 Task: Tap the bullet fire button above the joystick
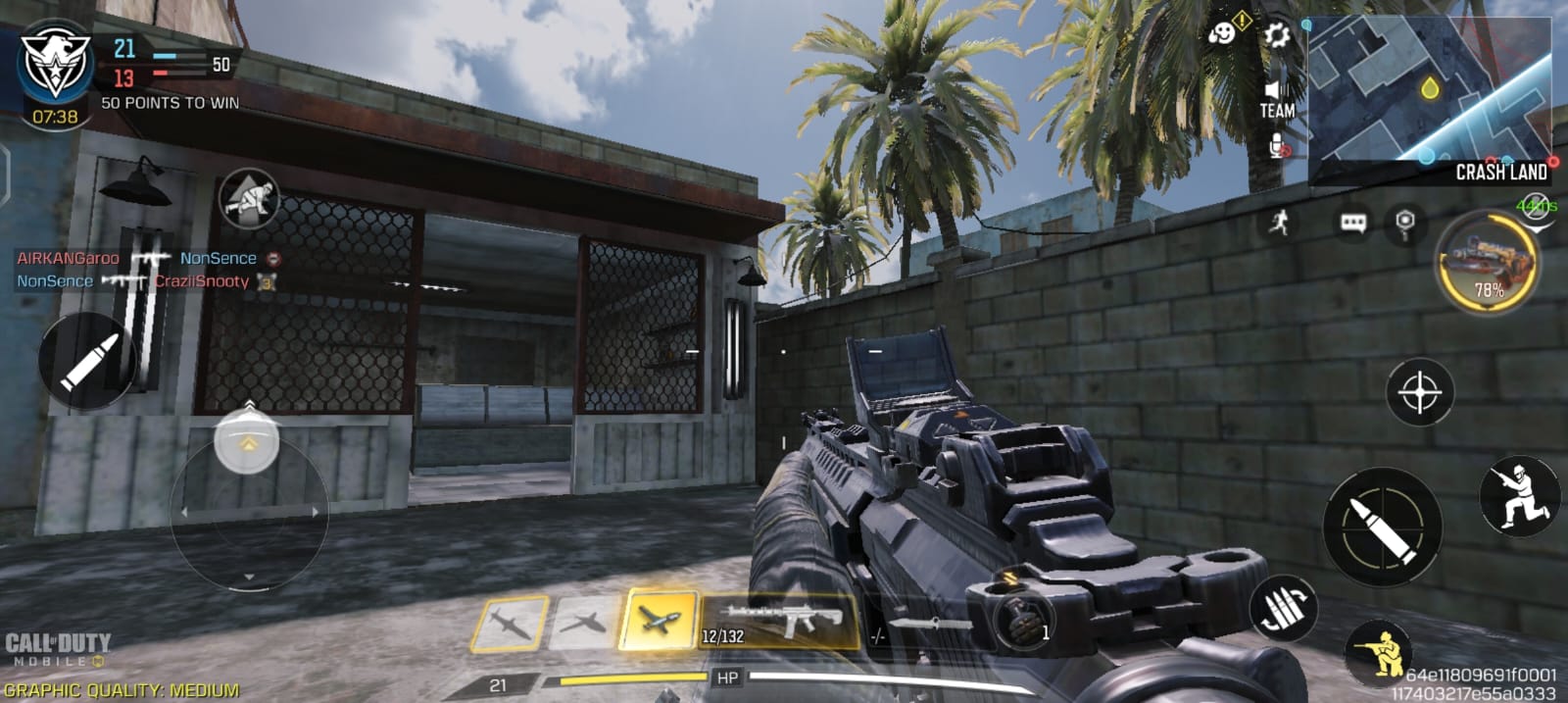coord(88,360)
